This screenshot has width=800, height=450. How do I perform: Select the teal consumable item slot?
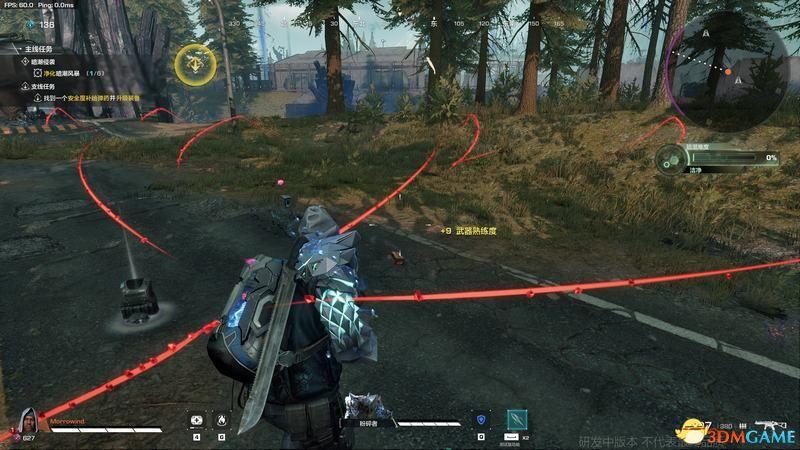(516, 419)
